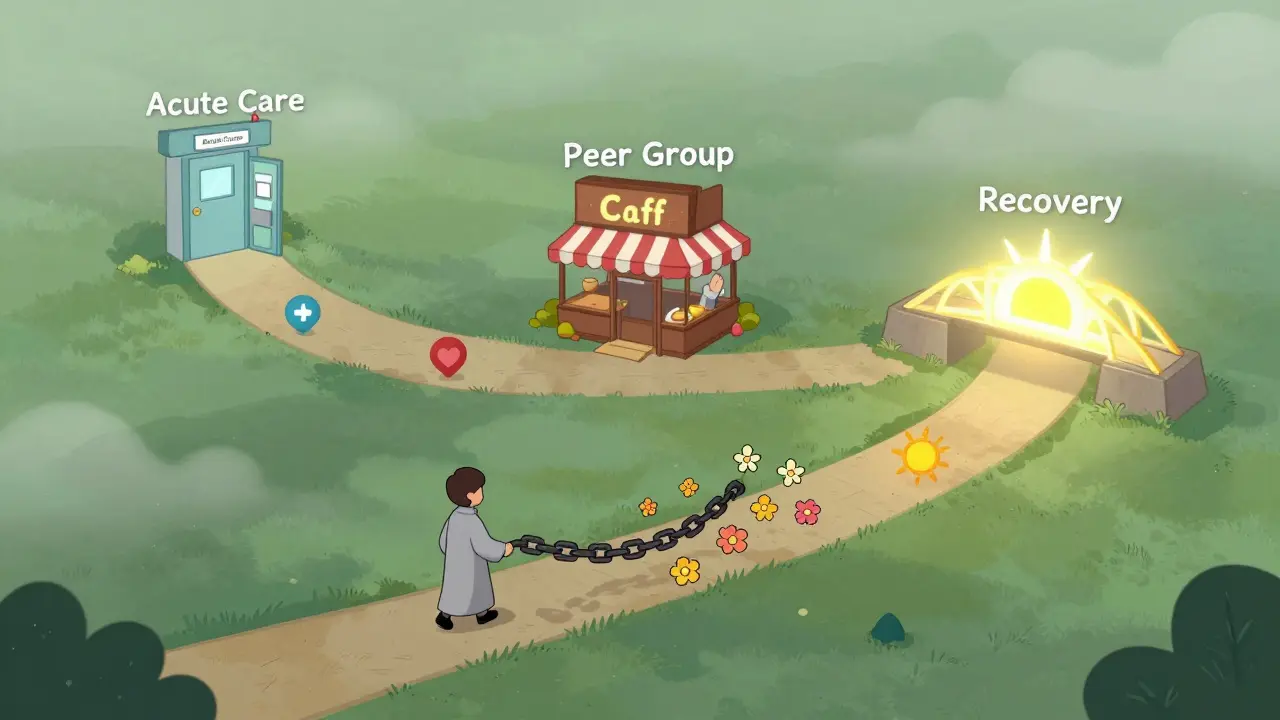1280x720 pixels.
Task: Click the red heart map pin
Action: click(447, 355)
